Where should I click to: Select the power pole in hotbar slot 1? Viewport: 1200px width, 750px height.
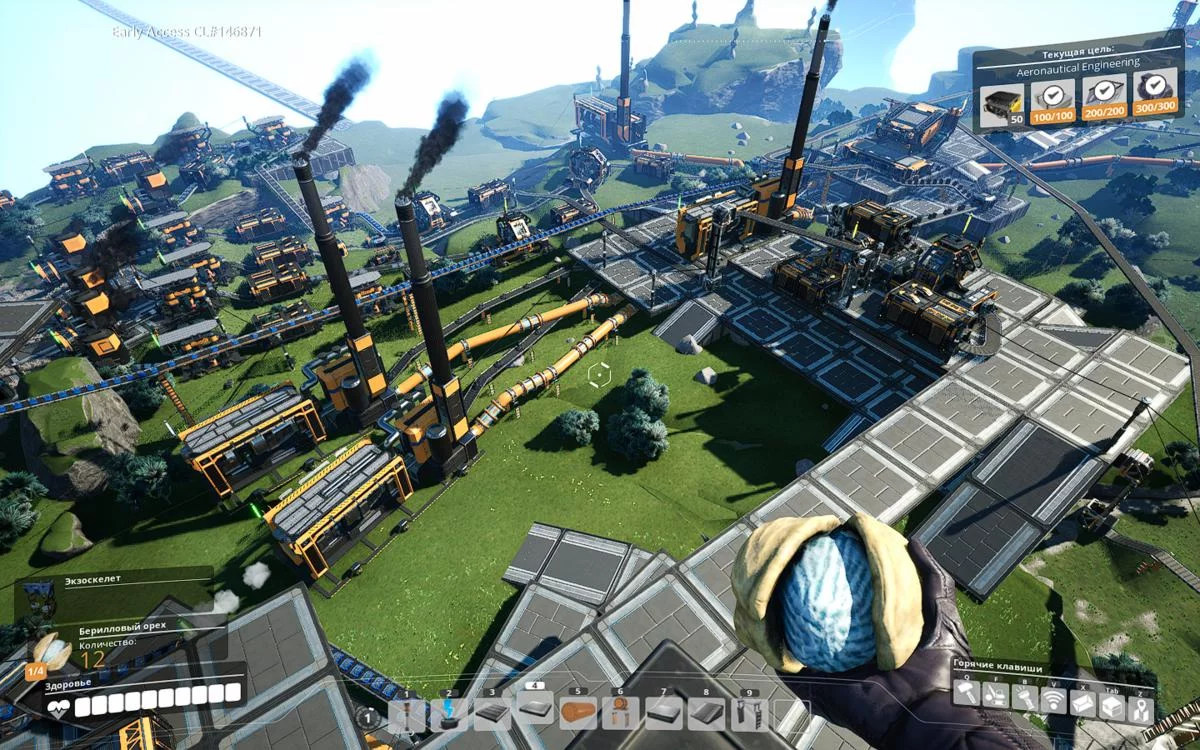(x=406, y=714)
